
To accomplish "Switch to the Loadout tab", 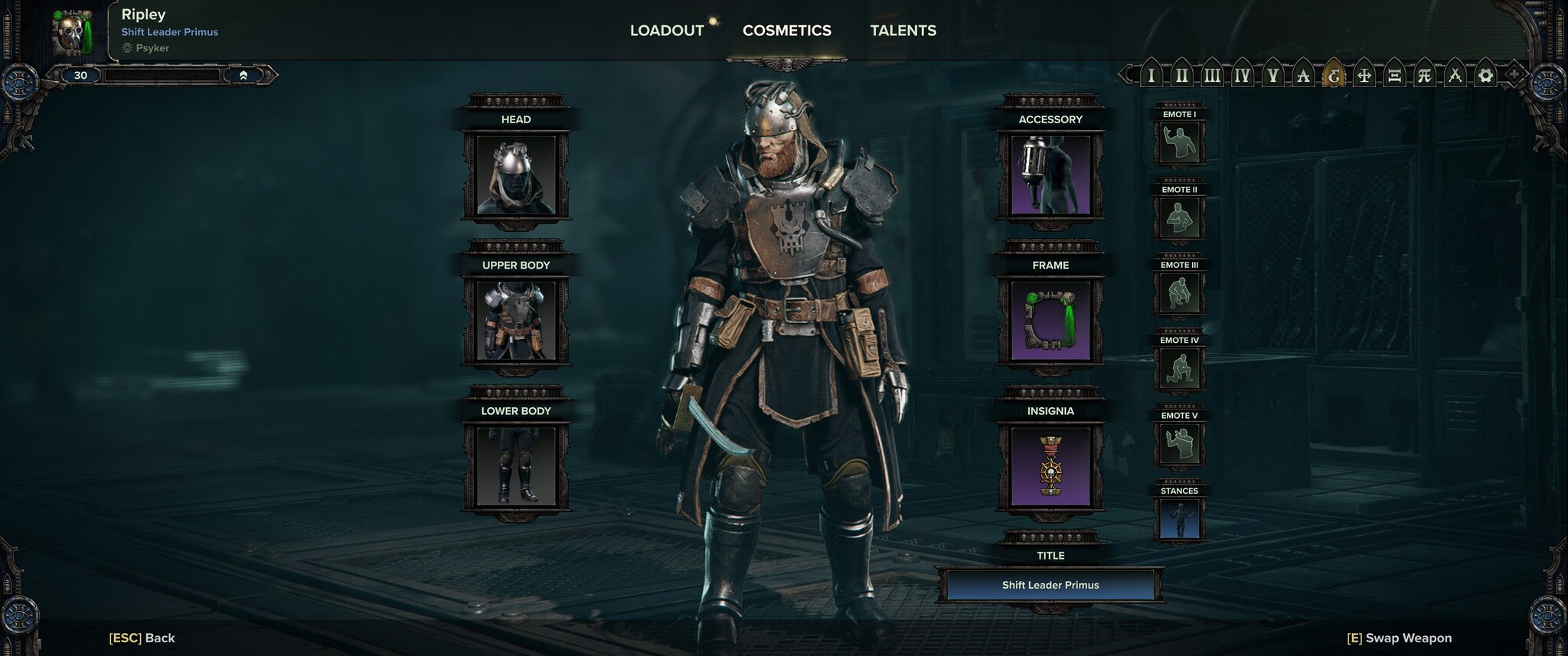I will [666, 31].
